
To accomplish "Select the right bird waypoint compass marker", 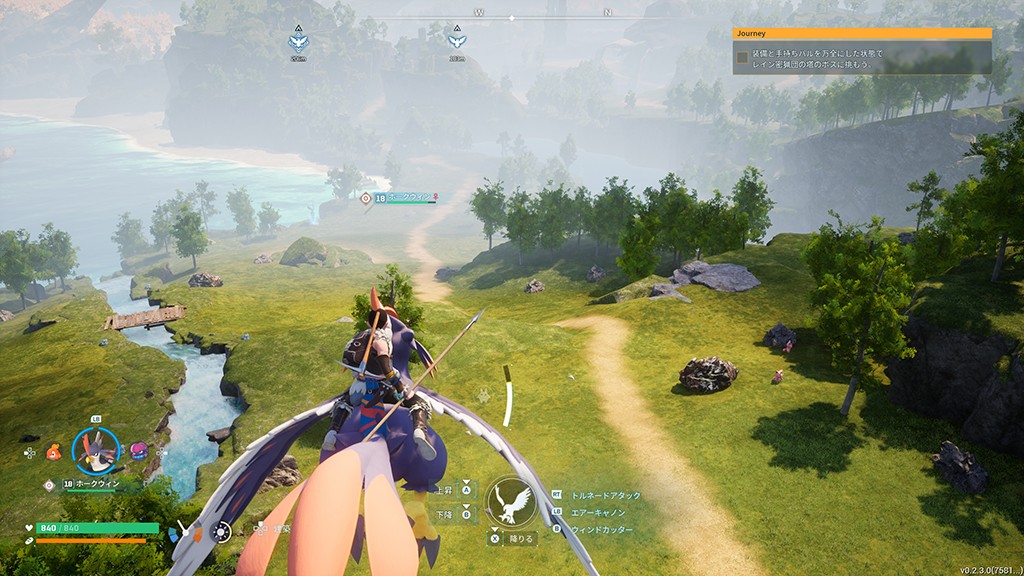I will (x=456, y=40).
